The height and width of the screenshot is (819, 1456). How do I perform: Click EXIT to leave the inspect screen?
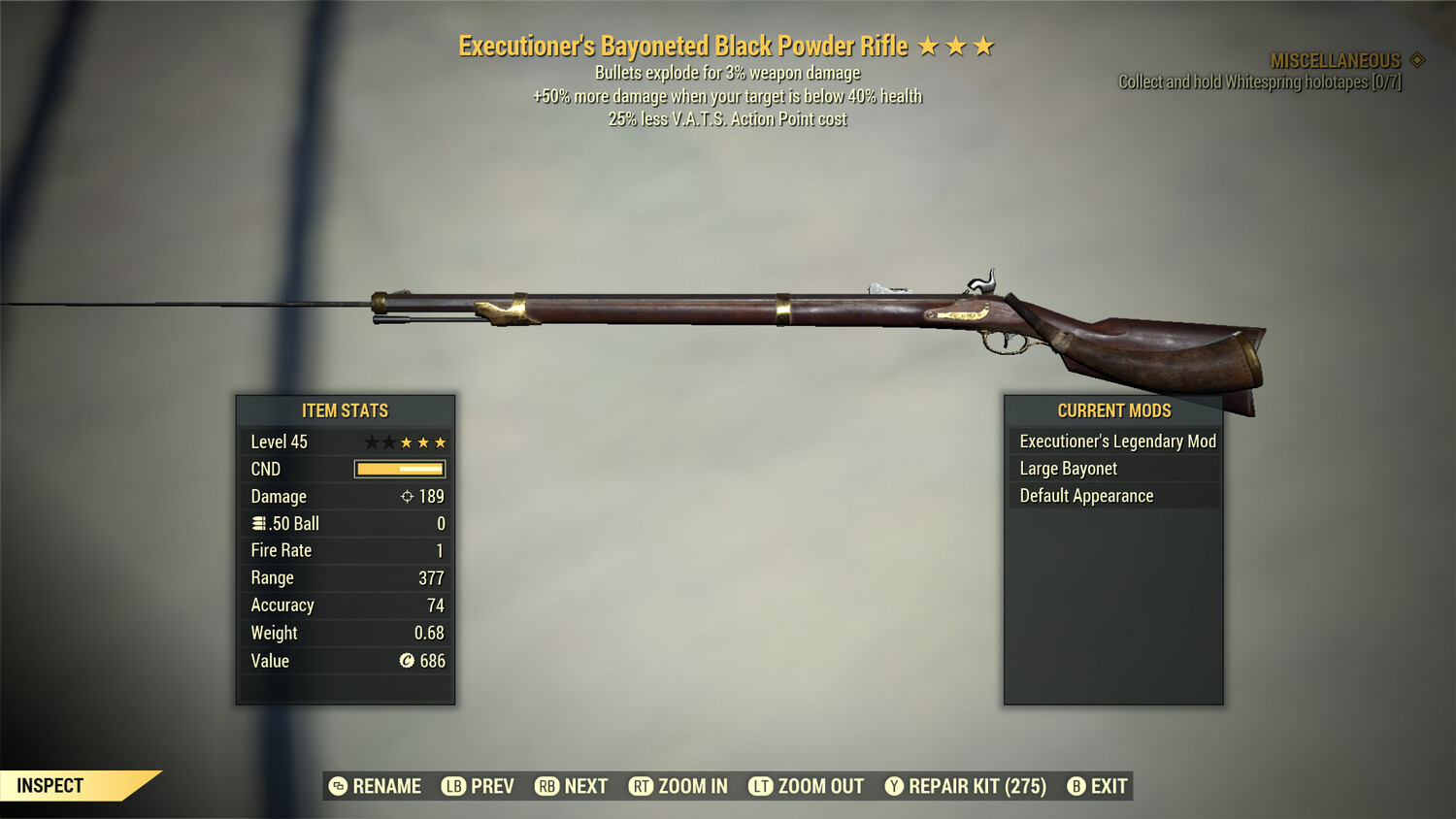click(1107, 786)
